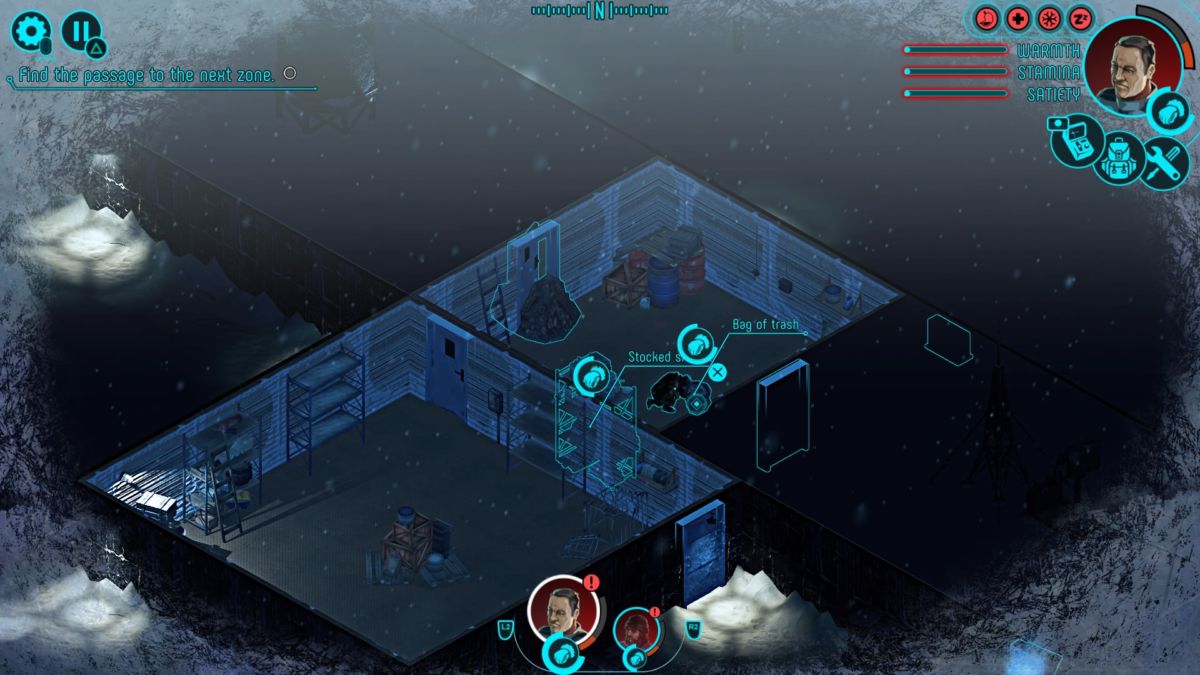
Task: Click the red medical cross status icon
Action: 1018,18
